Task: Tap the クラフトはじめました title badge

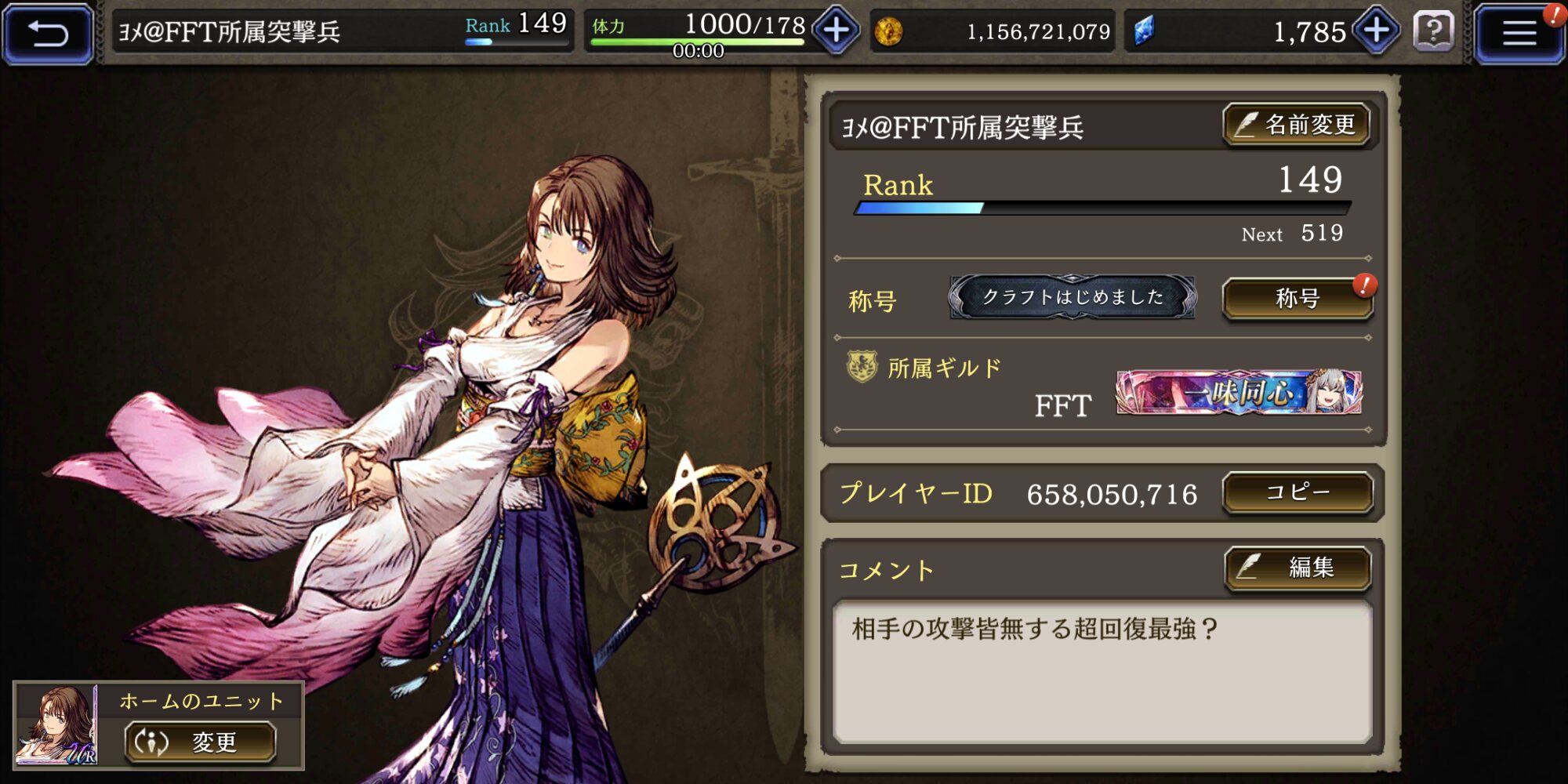Action: [1073, 297]
